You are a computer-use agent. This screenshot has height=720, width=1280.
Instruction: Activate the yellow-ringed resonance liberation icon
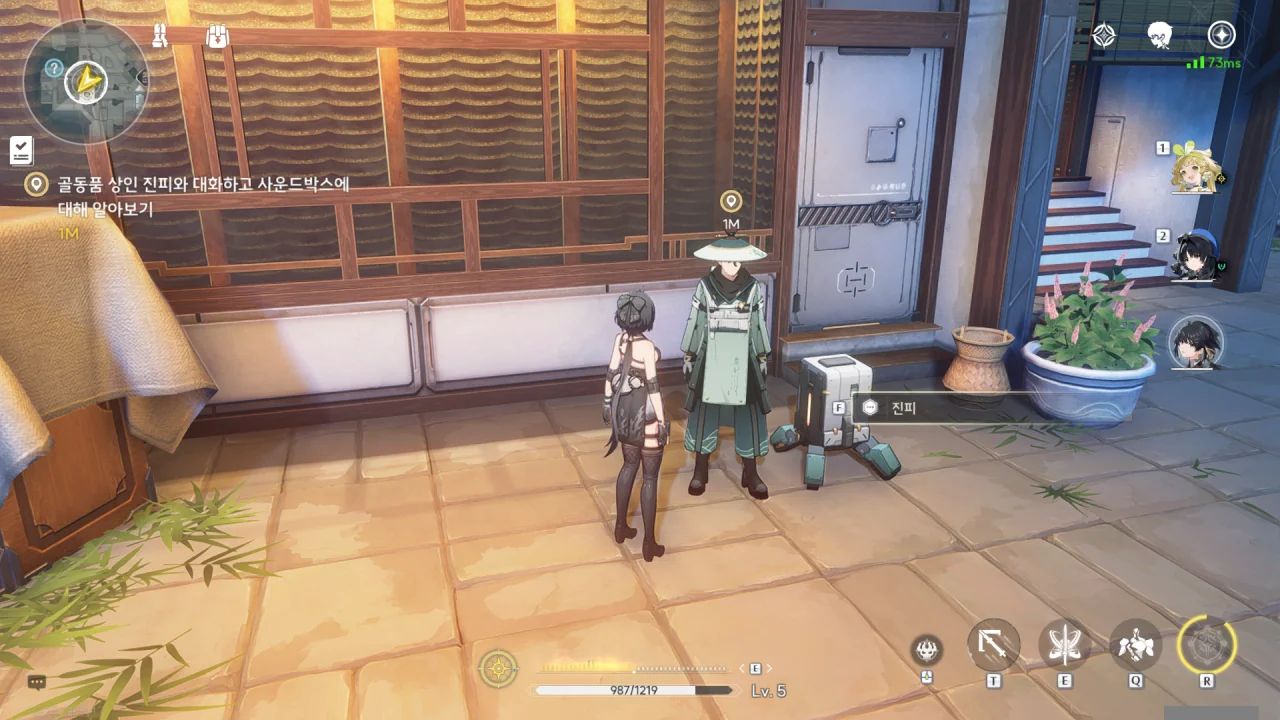[x=1207, y=645]
